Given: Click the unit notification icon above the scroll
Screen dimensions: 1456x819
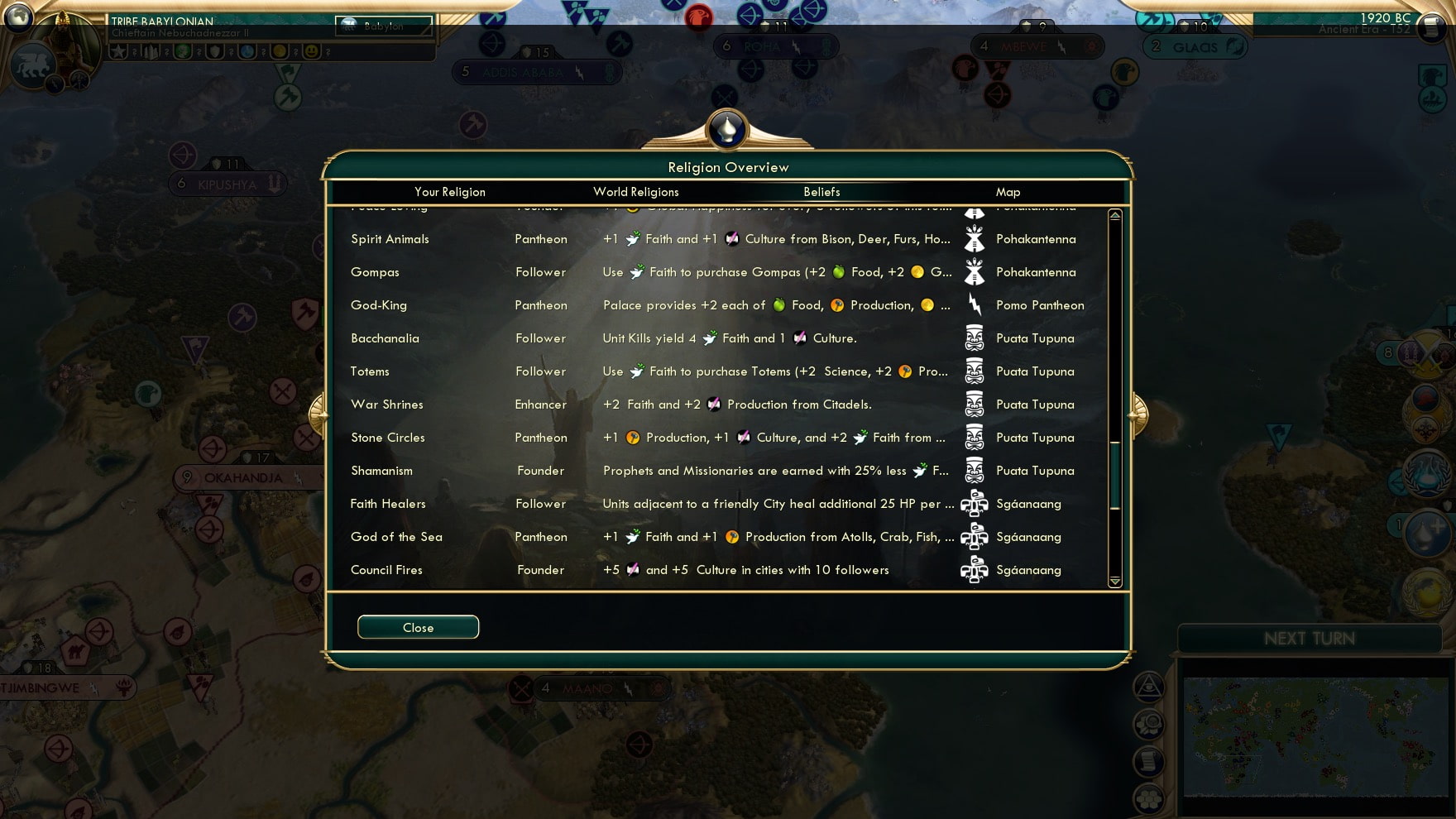Looking at the screenshot, I should tap(1149, 724).
